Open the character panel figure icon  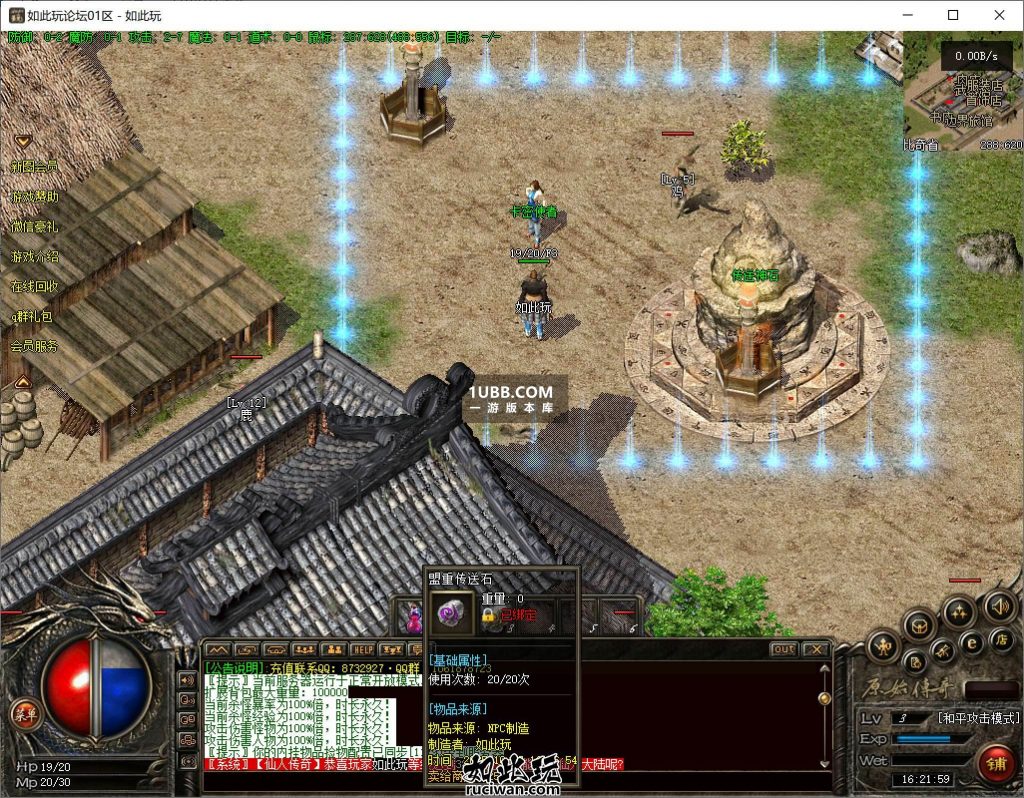click(885, 646)
